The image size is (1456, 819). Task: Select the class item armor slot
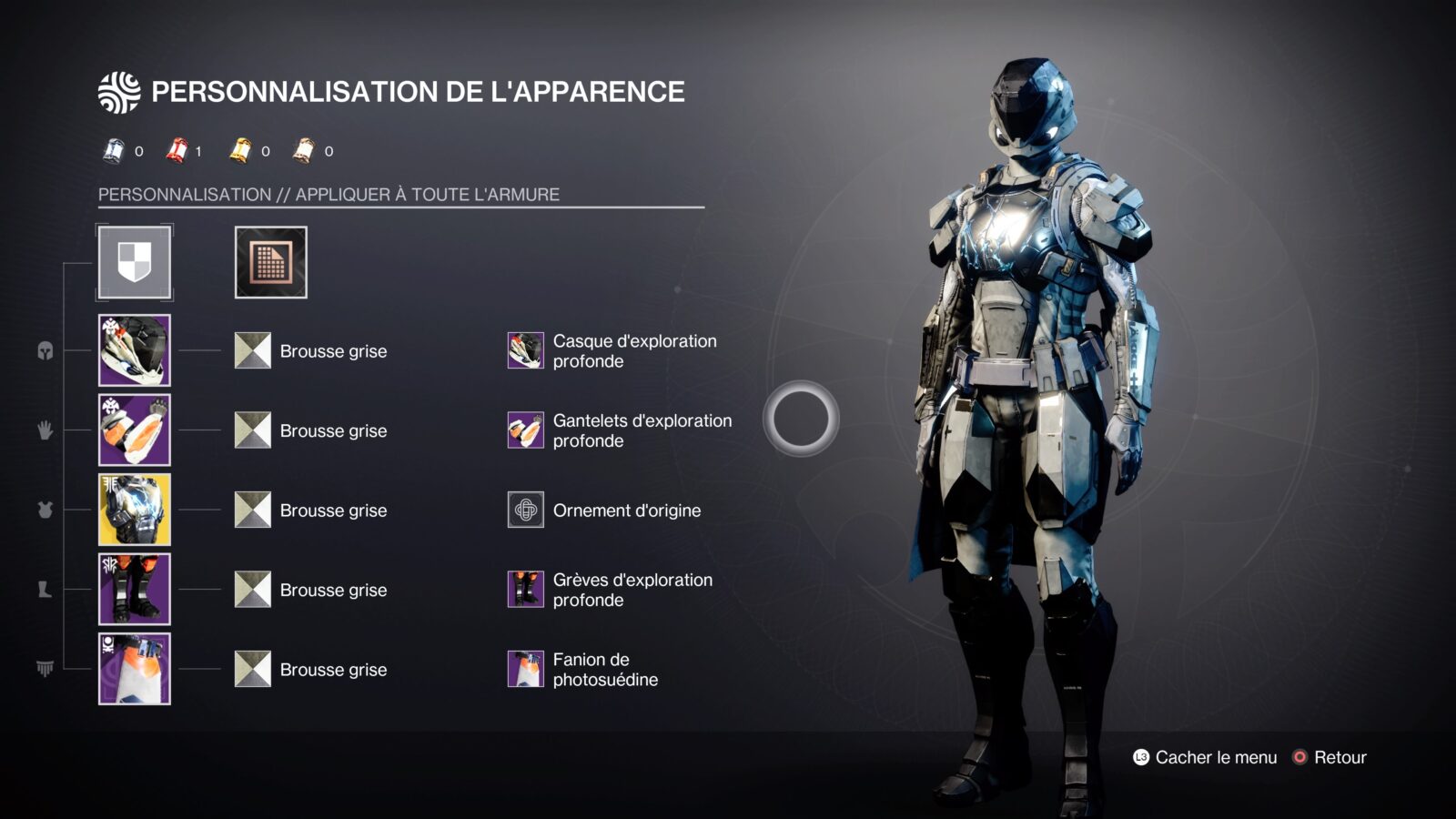pos(135,669)
